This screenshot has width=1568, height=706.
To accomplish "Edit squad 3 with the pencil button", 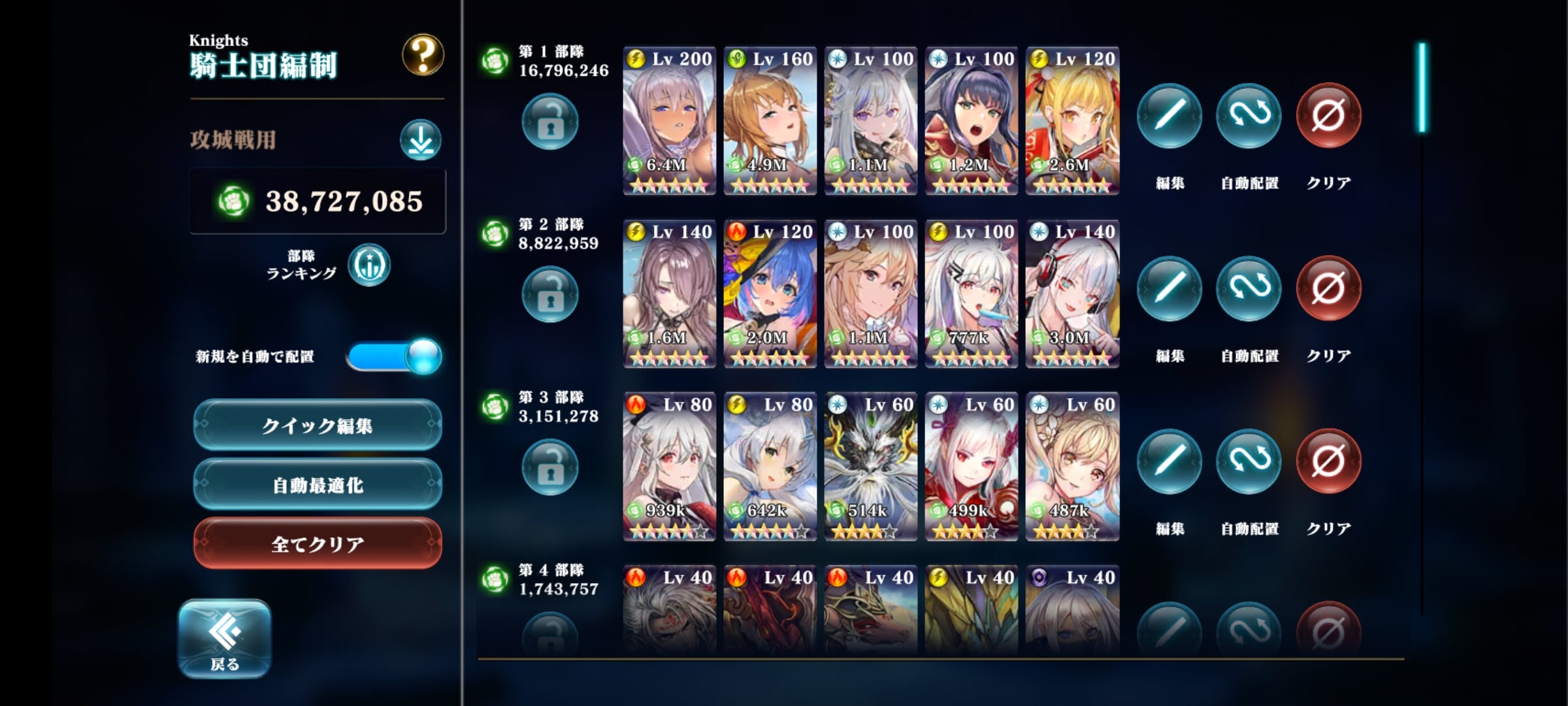I will click(1169, 462).
